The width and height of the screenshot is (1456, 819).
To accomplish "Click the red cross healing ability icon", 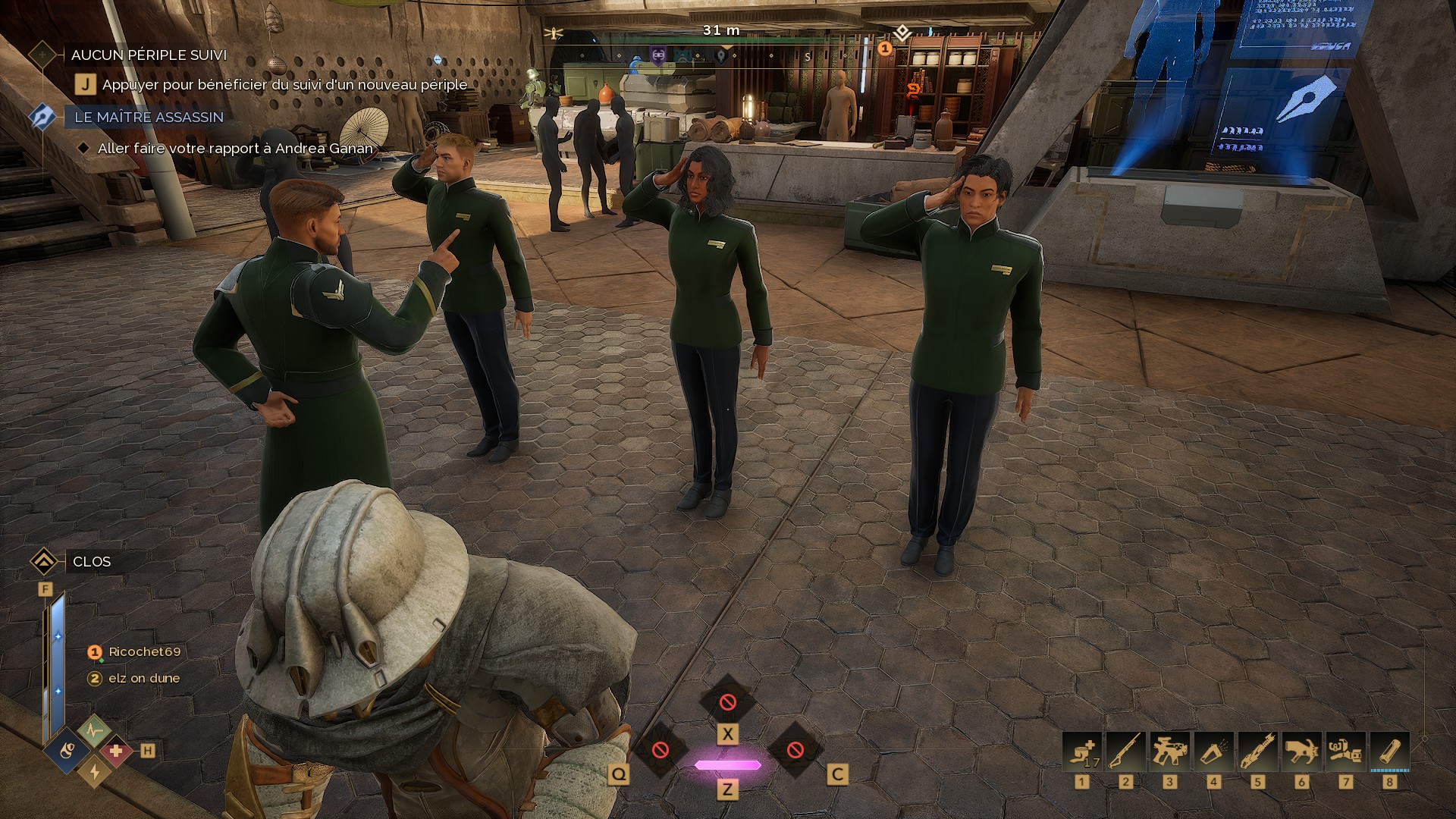I will point(116,752).
